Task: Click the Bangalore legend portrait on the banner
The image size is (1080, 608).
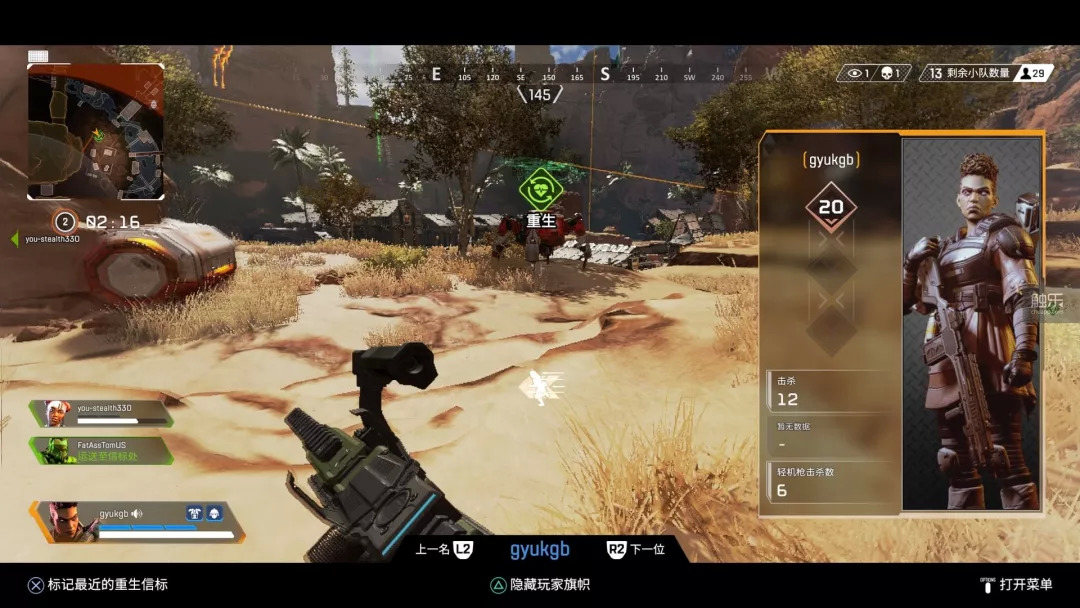Action: click(x=971, y=324)
